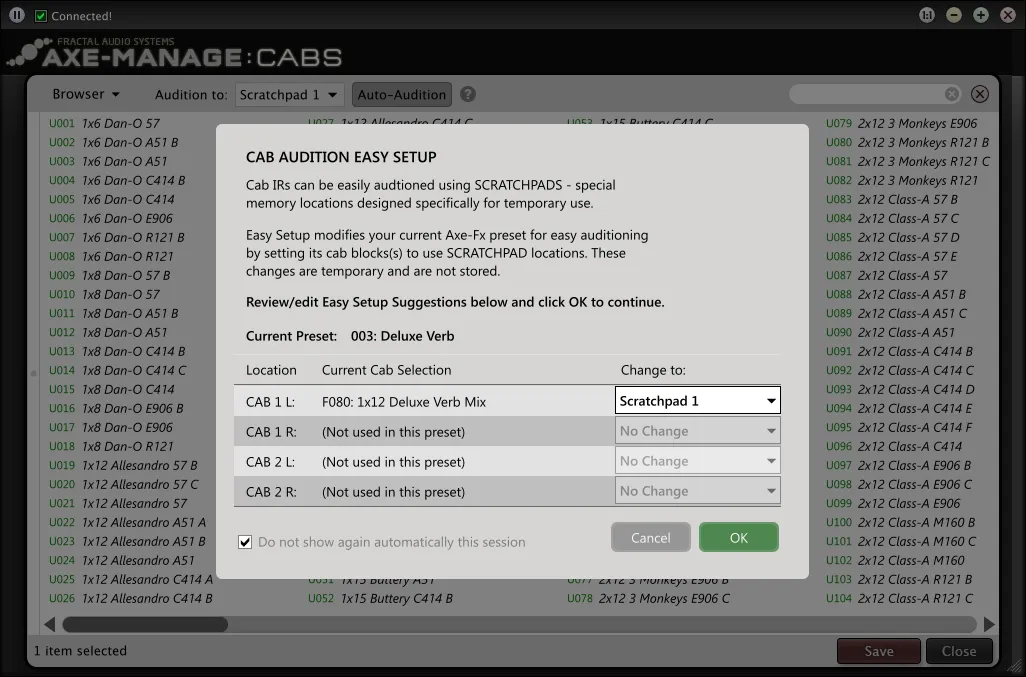Open the Audition to Scratchpad dropdown
This screenshot has height=677, width=1026.
290,95
